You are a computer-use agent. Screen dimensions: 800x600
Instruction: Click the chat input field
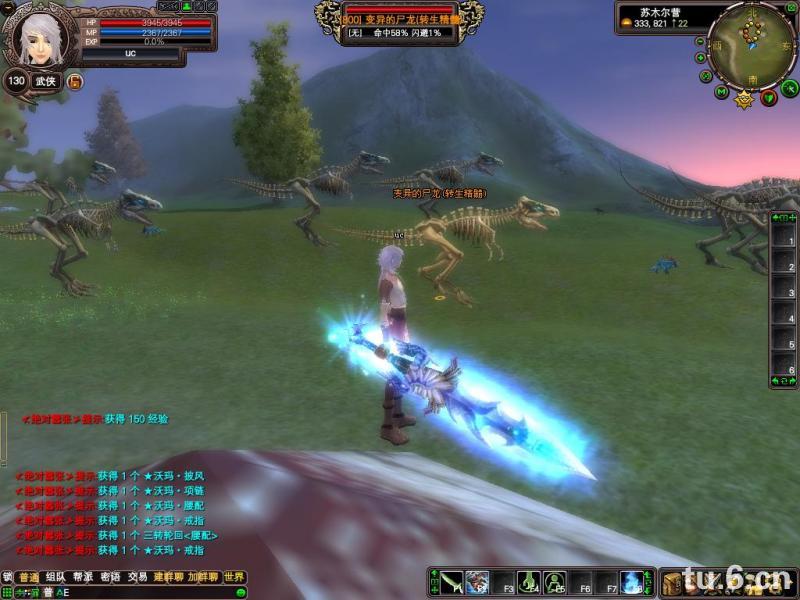150,593
